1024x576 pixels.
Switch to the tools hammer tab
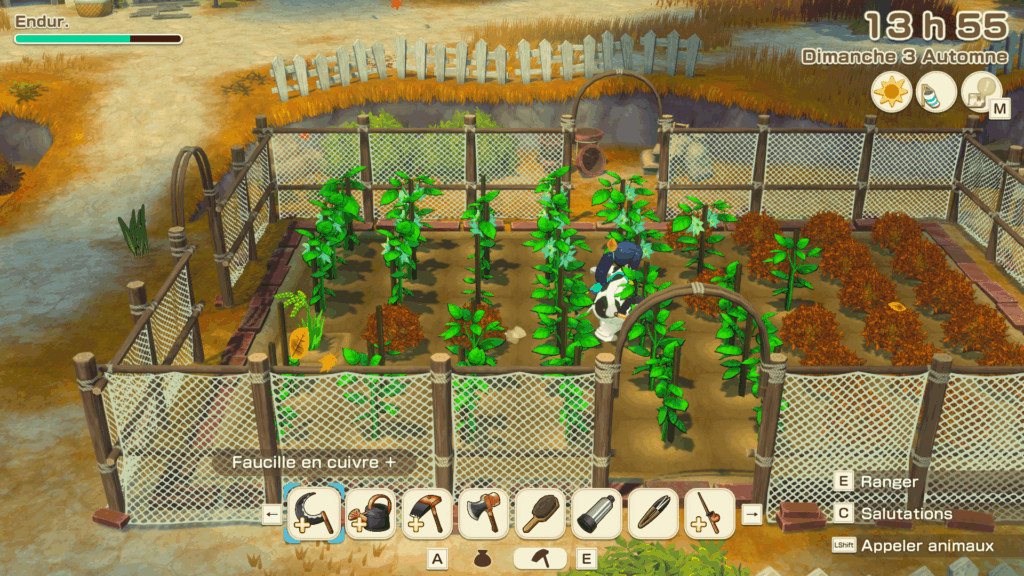(x=539, y=558)
